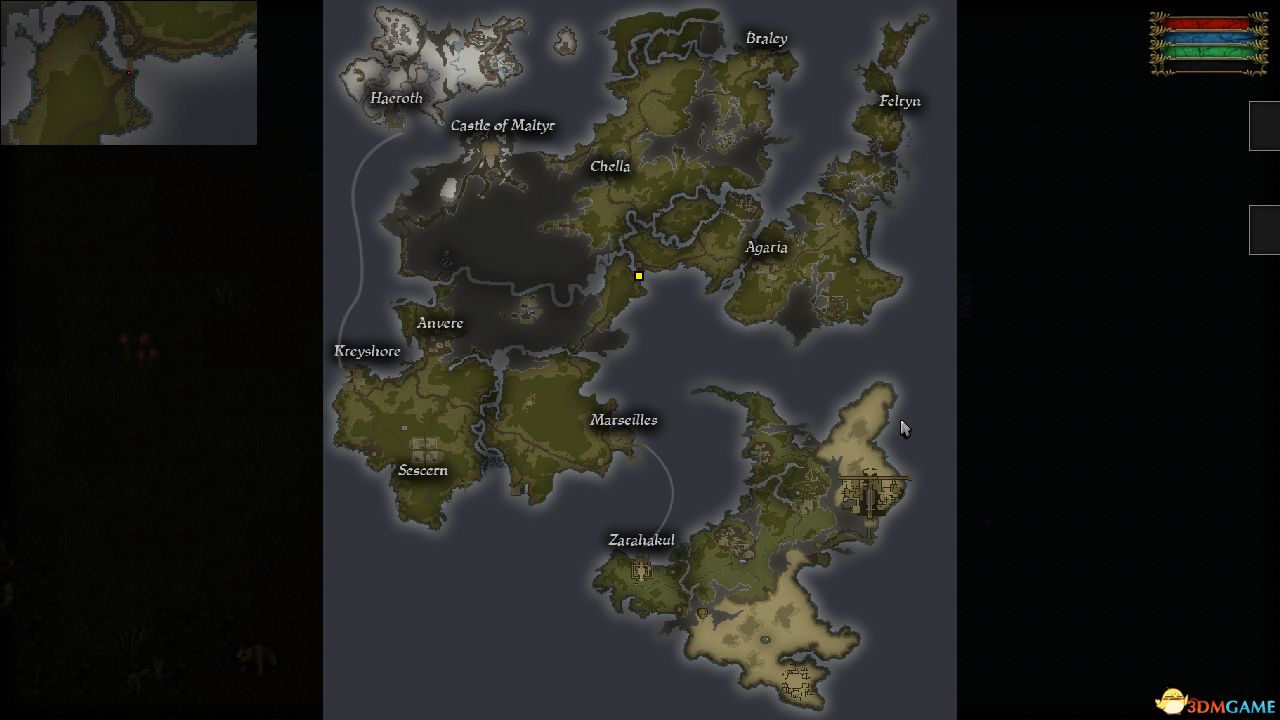Select the Felryn region
This screenshot has width=1280, height=720.
click(898, 101)
